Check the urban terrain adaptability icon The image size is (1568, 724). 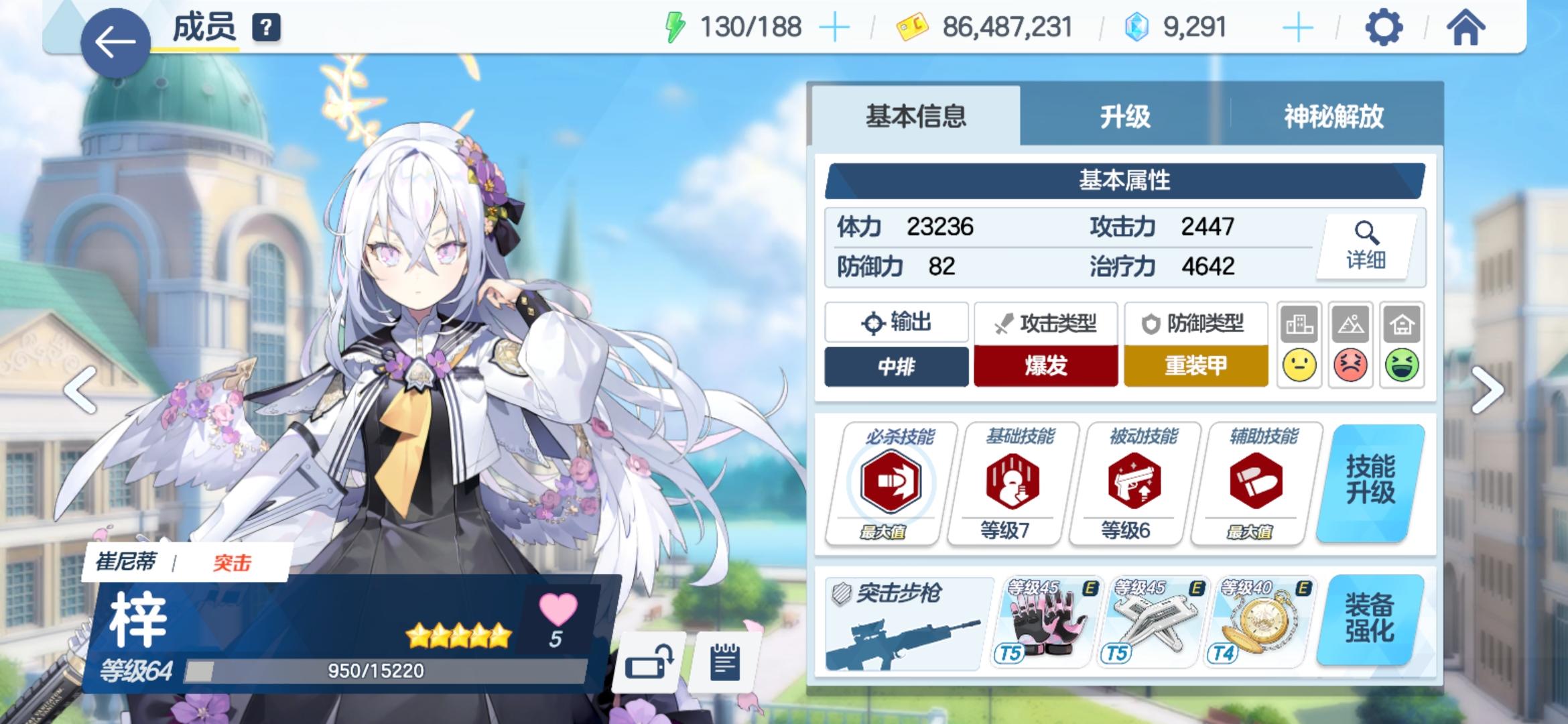[1300, 345]
